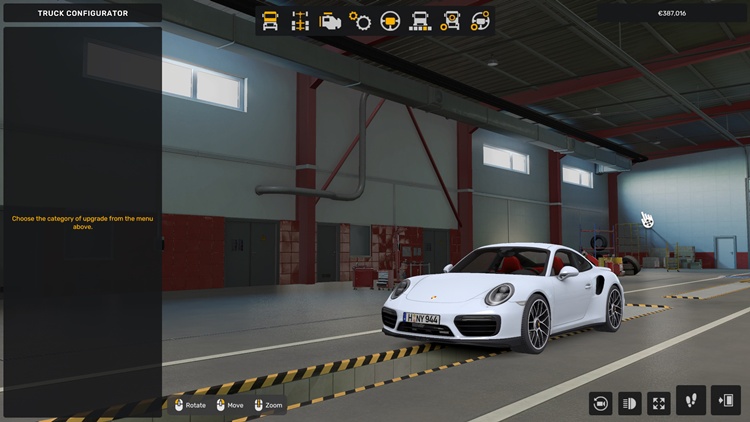Toggle the vehicle headlights
The width and height of the screenshot is (750, 422).
[630, 402]
